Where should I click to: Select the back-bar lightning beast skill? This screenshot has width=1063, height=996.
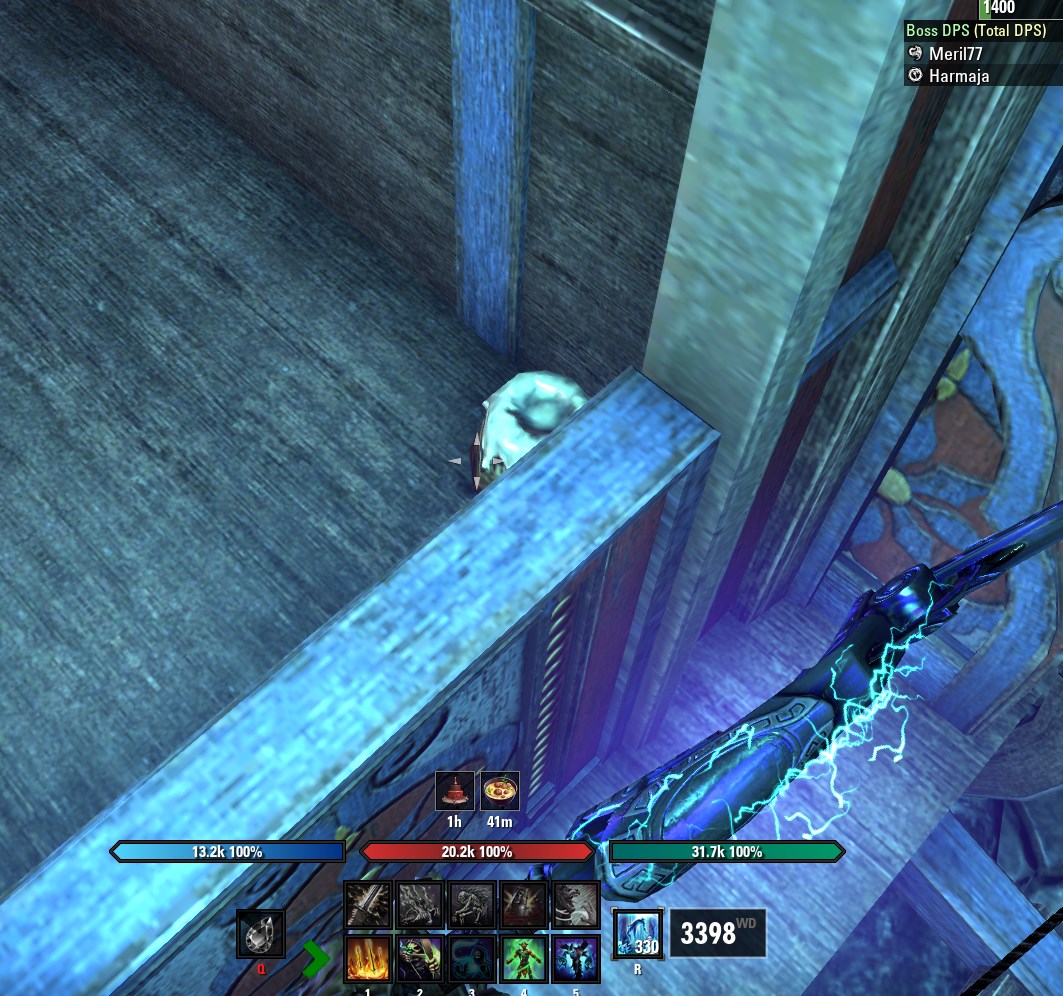coord(420,905)
